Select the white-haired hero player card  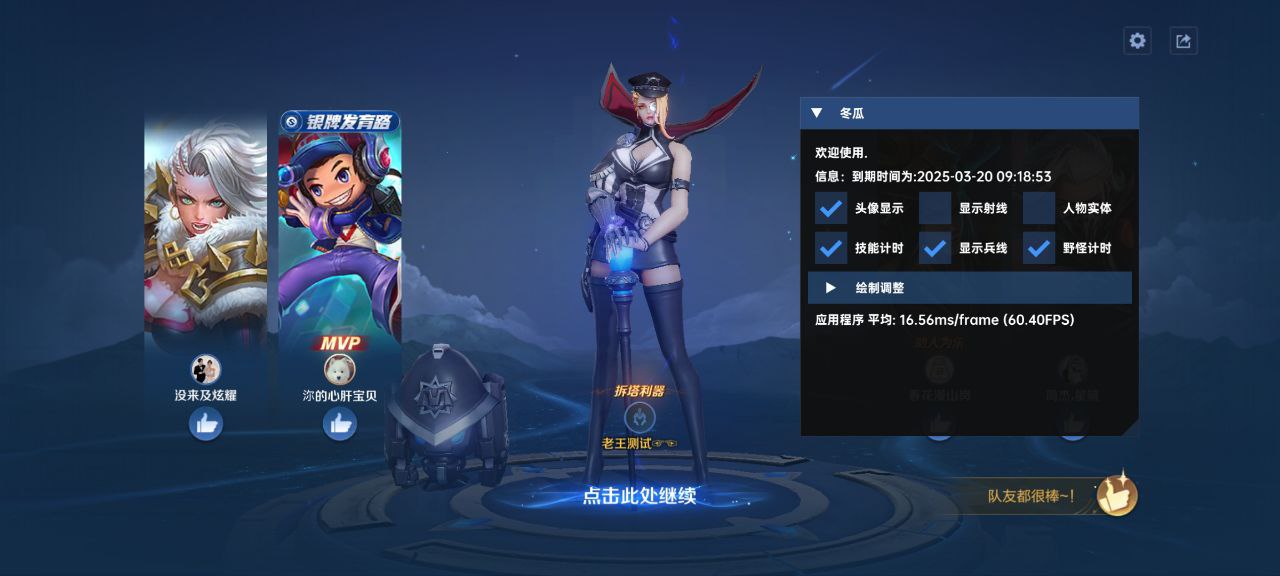pos(206,225)
